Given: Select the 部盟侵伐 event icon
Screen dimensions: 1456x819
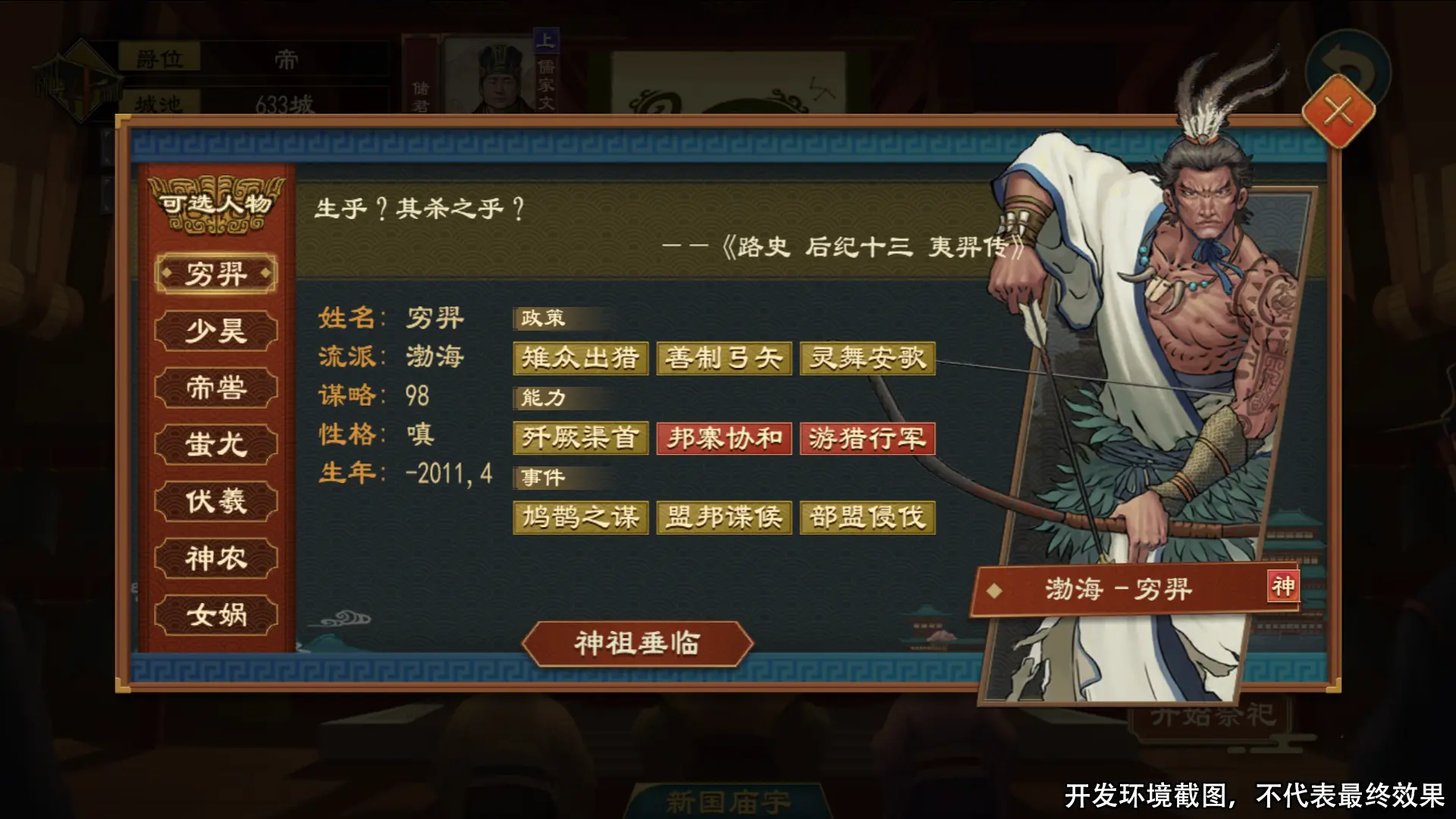Looking at the screenshot, I should coord(867,516).
